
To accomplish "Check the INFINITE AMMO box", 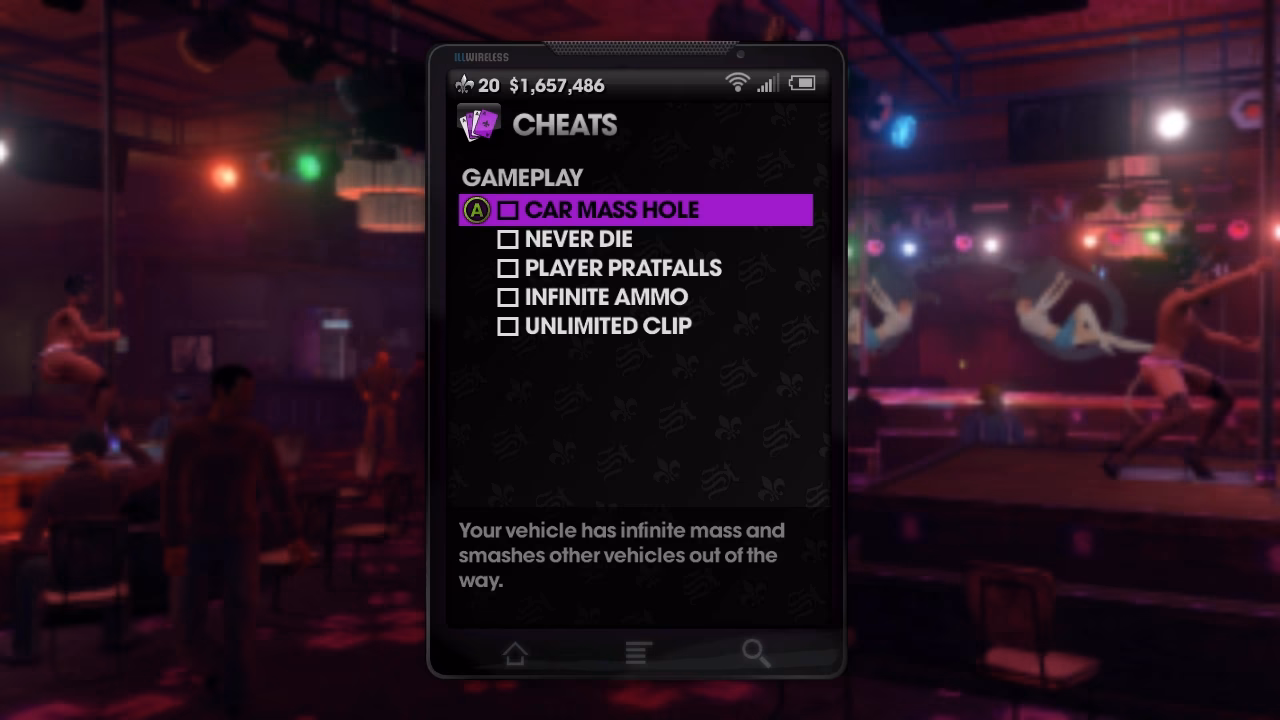I will click(x=508, y=297).
